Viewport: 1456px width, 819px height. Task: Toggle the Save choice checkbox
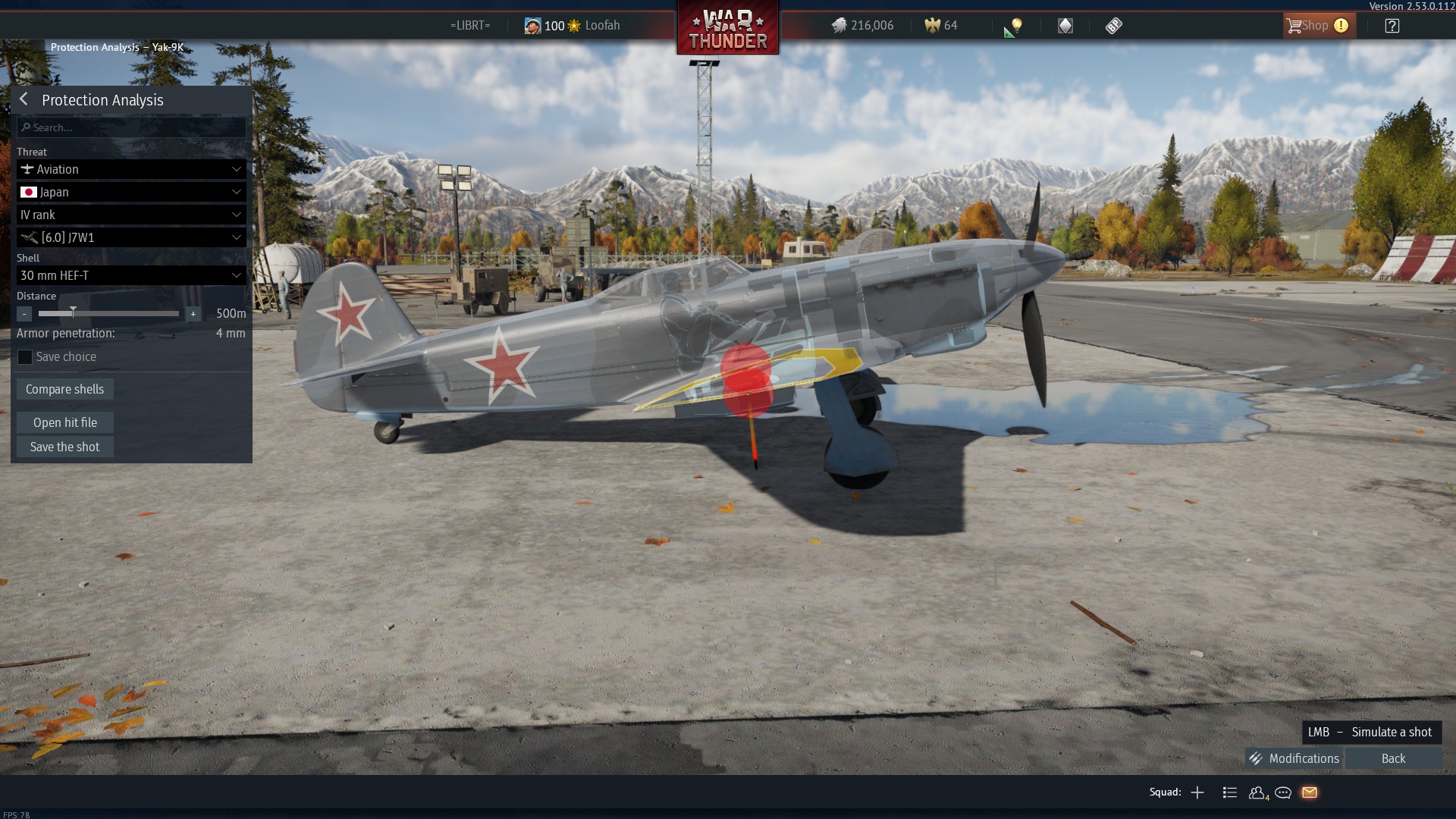(25, 357)
